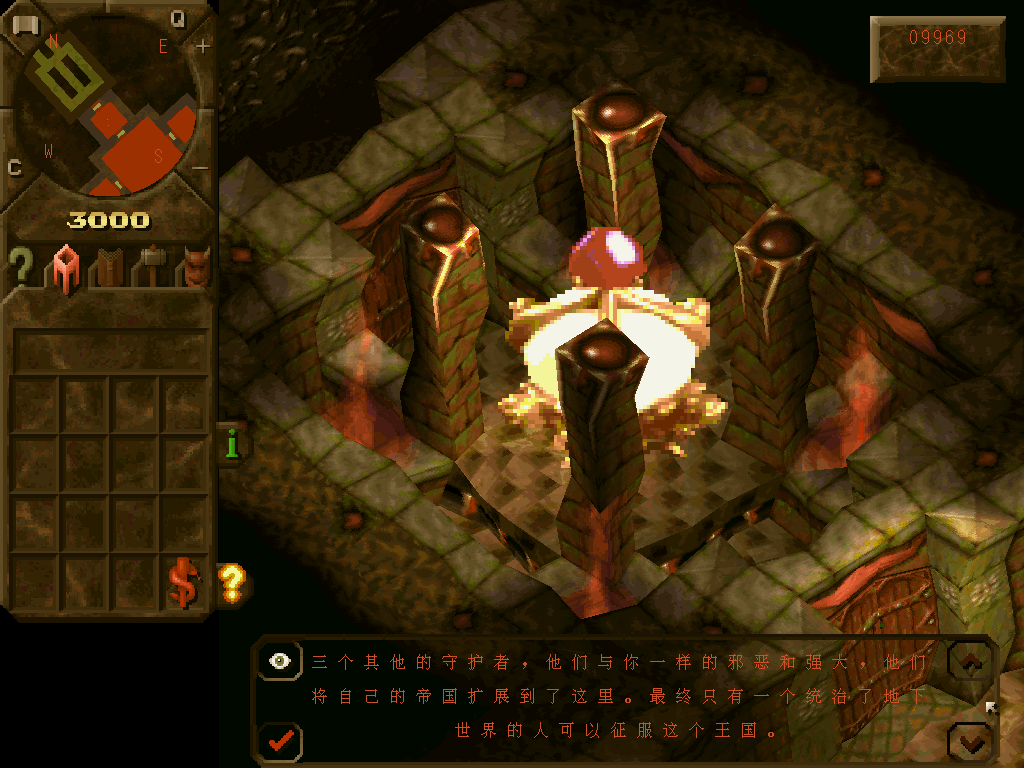The image size is (1024, 768).
Task: Switch to the horned creature face tab
Action: tap(195, 268)
